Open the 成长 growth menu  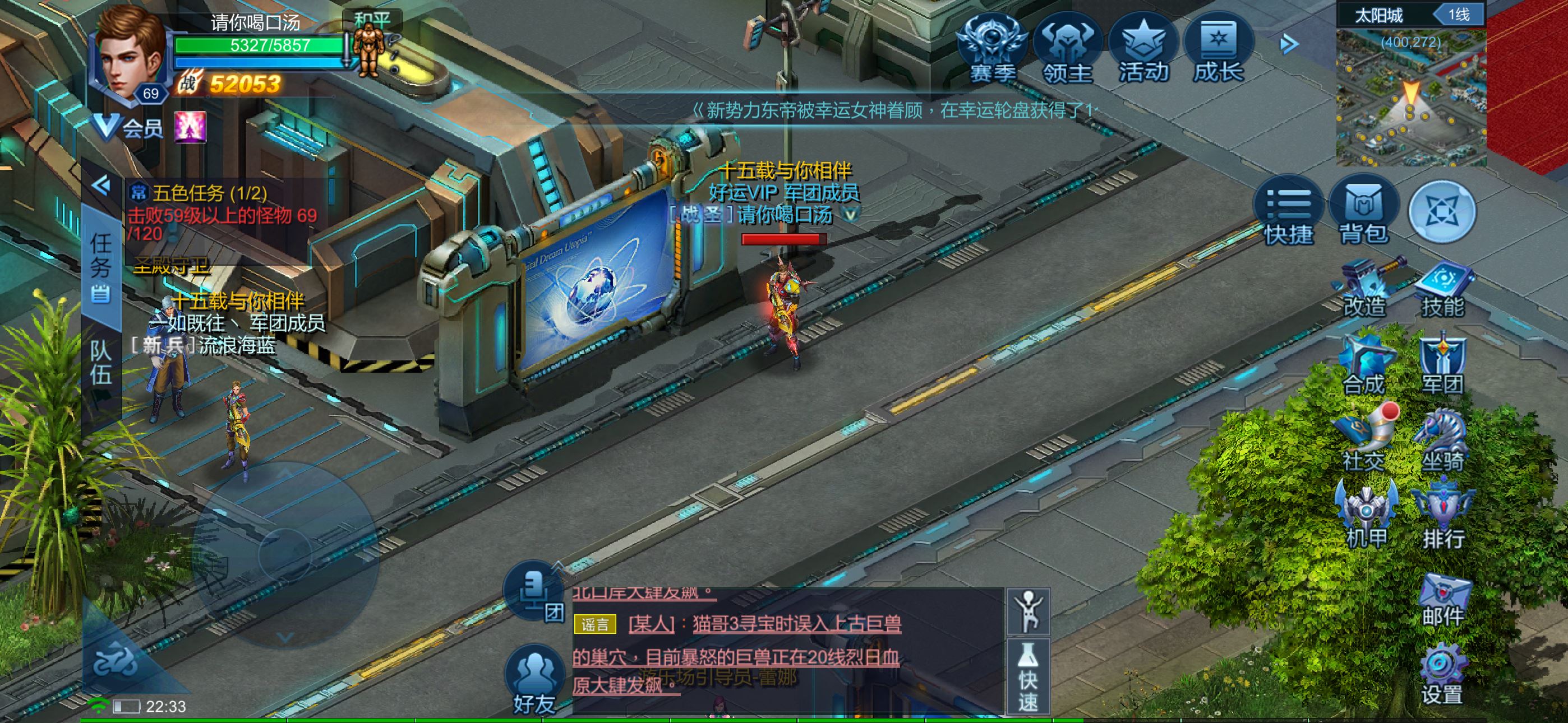tap(1218, 50)
